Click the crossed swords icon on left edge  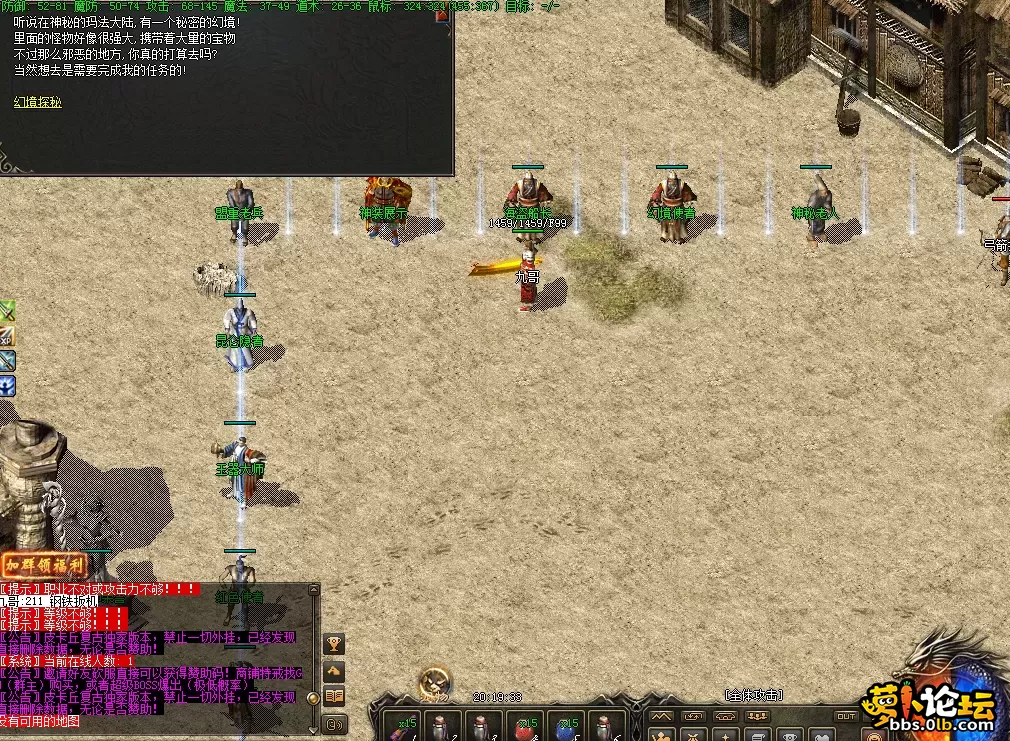pyautogui.click(x=7, y=311)
